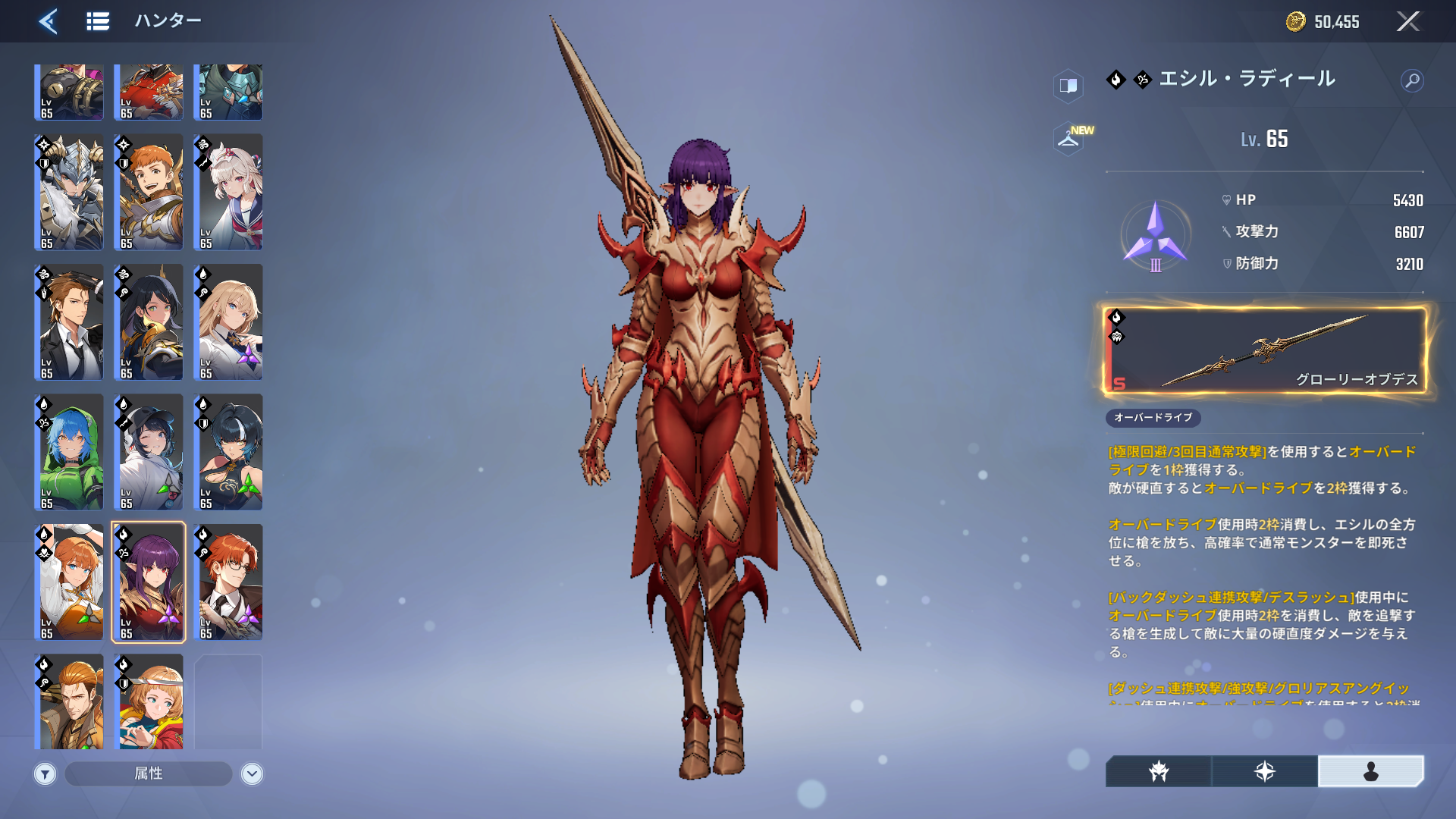Screen dimensions: 1456x819
Task: Select the グローリーオブデス weapon slot
Action: (1264, 350)
